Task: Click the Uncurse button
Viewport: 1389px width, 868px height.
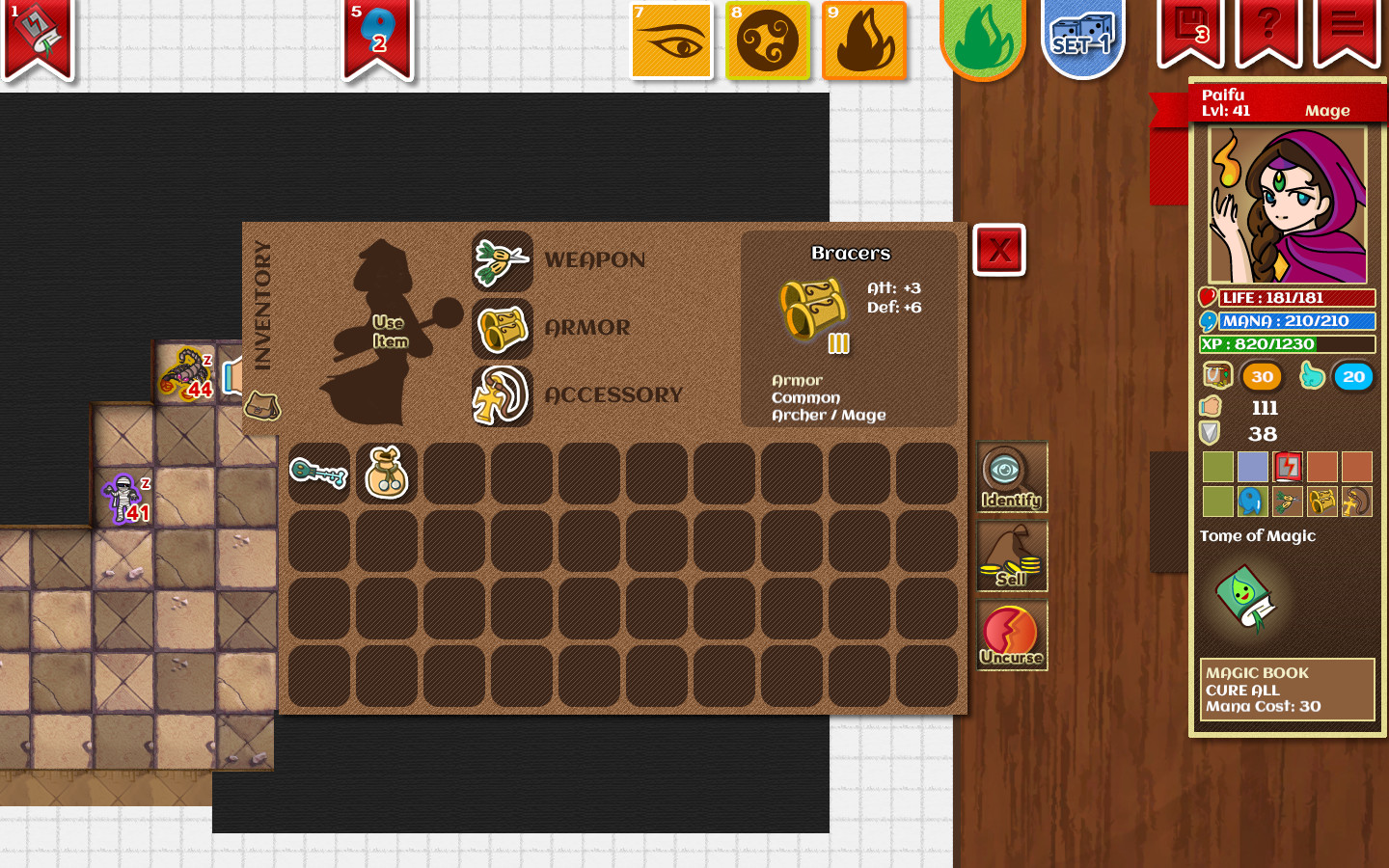Action: pyautogui.click(x=1011, y=635)
